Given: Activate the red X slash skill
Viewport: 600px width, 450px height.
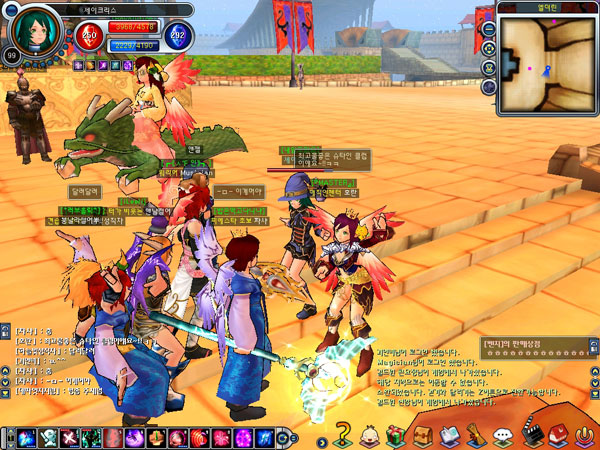Looking at the screenshot, I should tap(69, 437).
